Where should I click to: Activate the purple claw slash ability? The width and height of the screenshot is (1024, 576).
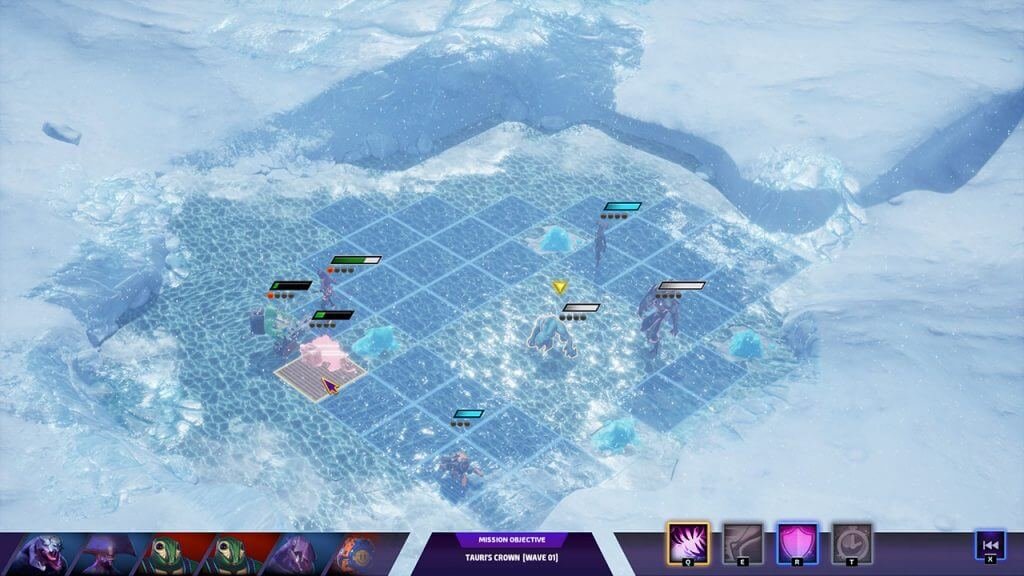click(x=687, y=544)
